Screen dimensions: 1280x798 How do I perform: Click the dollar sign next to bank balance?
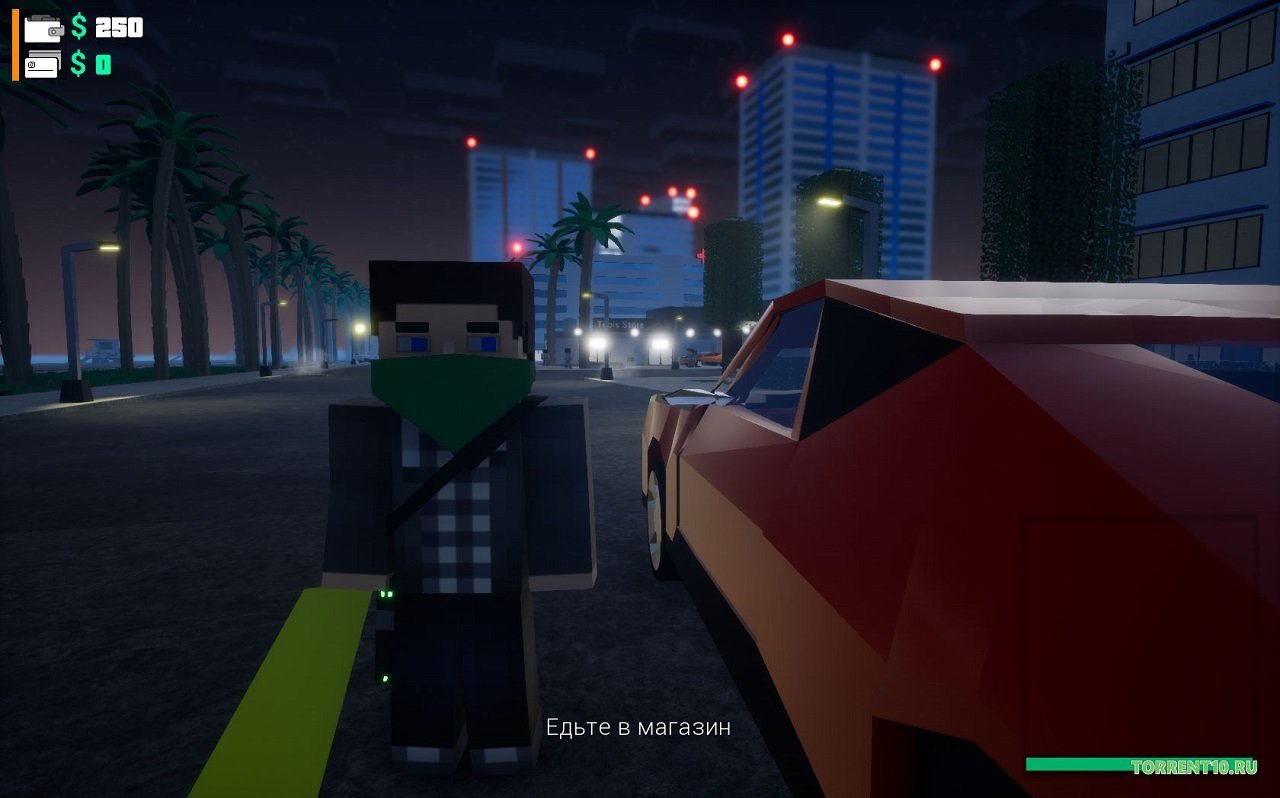click(78, 65)
